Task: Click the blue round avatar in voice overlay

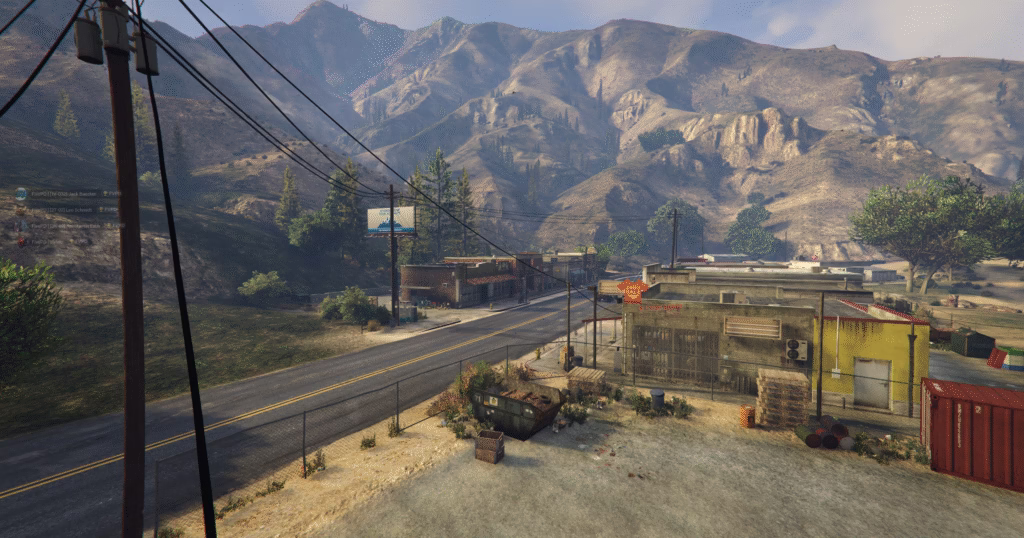Action: (x=21, y=194)
